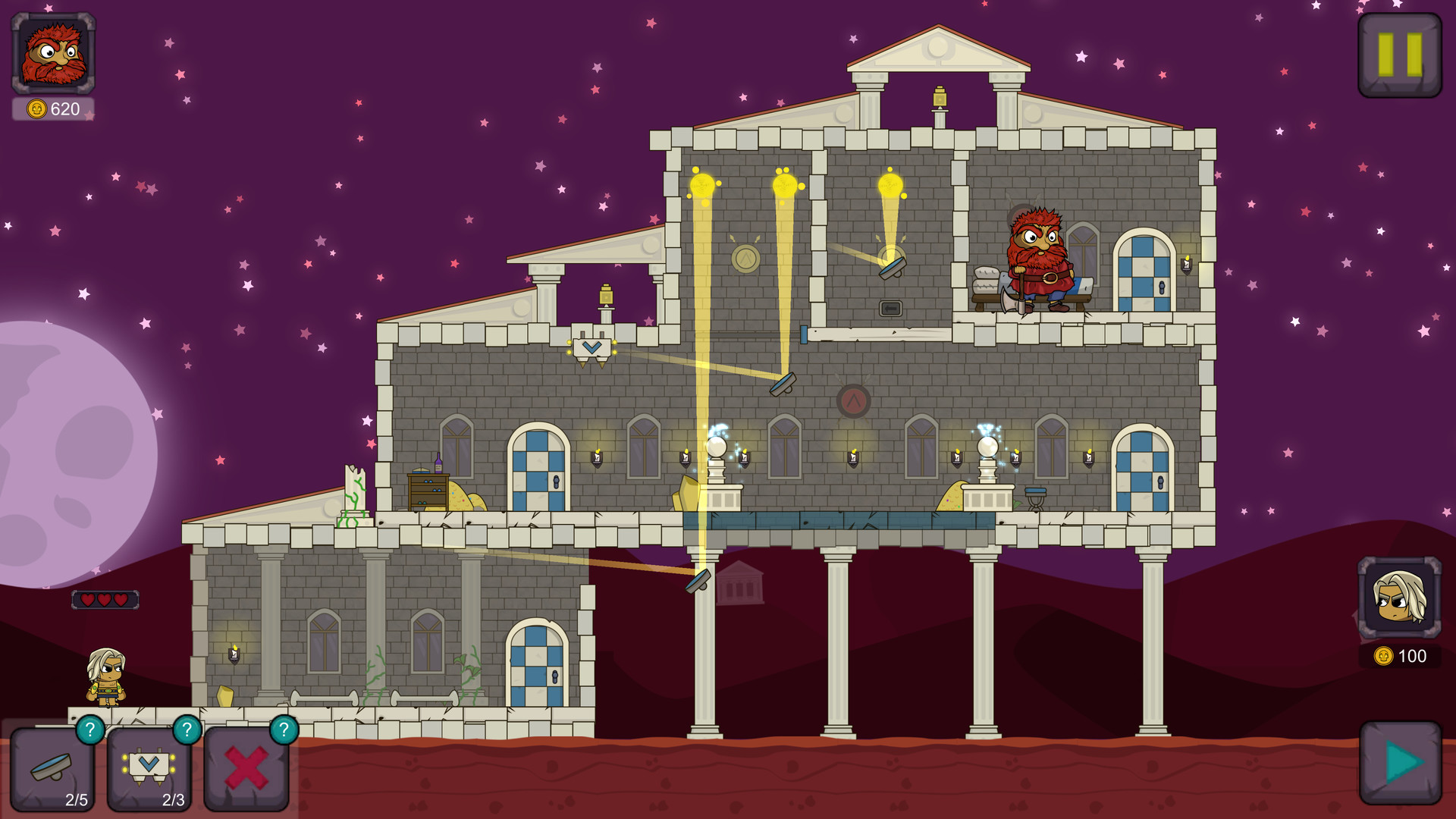Screen dimensions: 1456x819
Task: Open the hint on the light receiver tool
Action: (x=187, y=730)
